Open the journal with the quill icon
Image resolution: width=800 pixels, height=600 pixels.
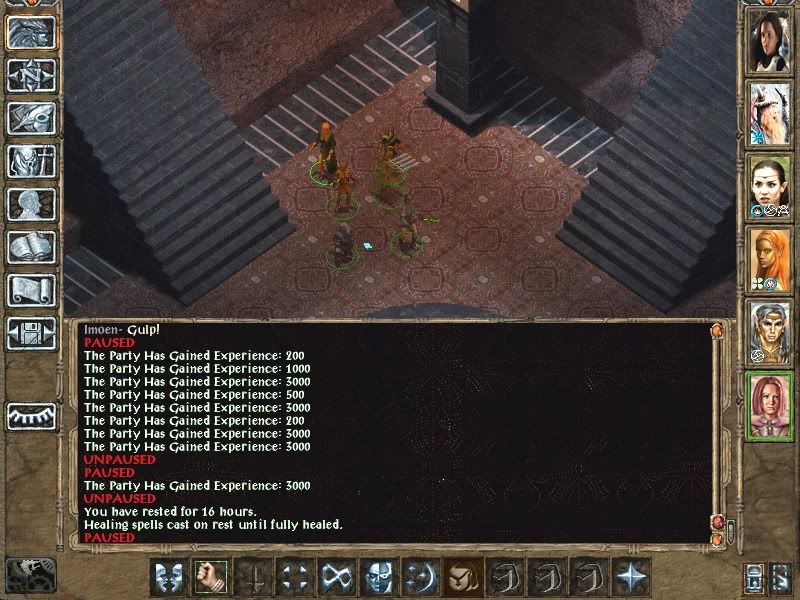(x=31, y=118)
